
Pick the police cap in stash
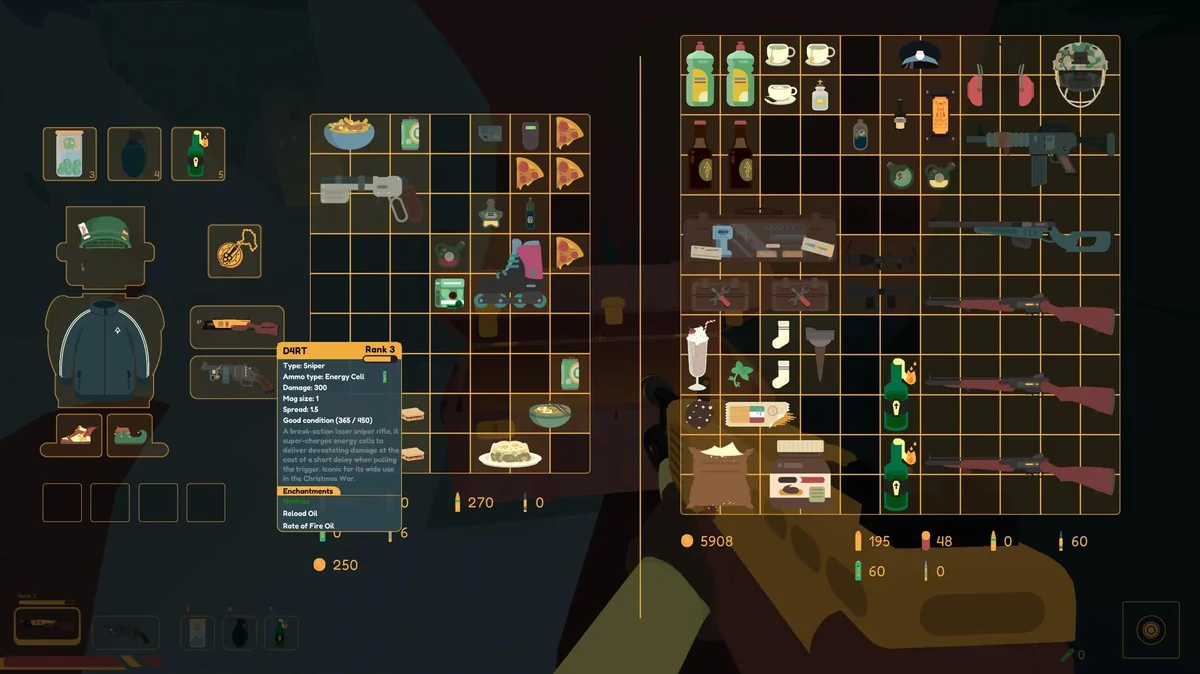[x=919, y=55]
